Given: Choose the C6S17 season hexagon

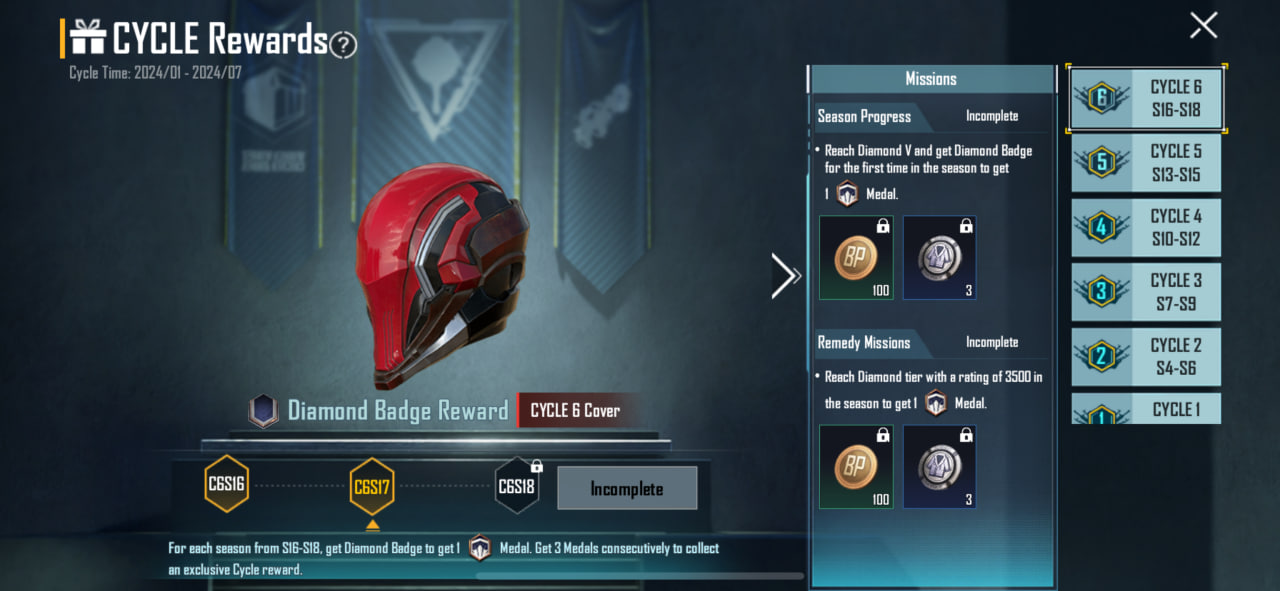Looking at the screenshot, I should [372, 487].
